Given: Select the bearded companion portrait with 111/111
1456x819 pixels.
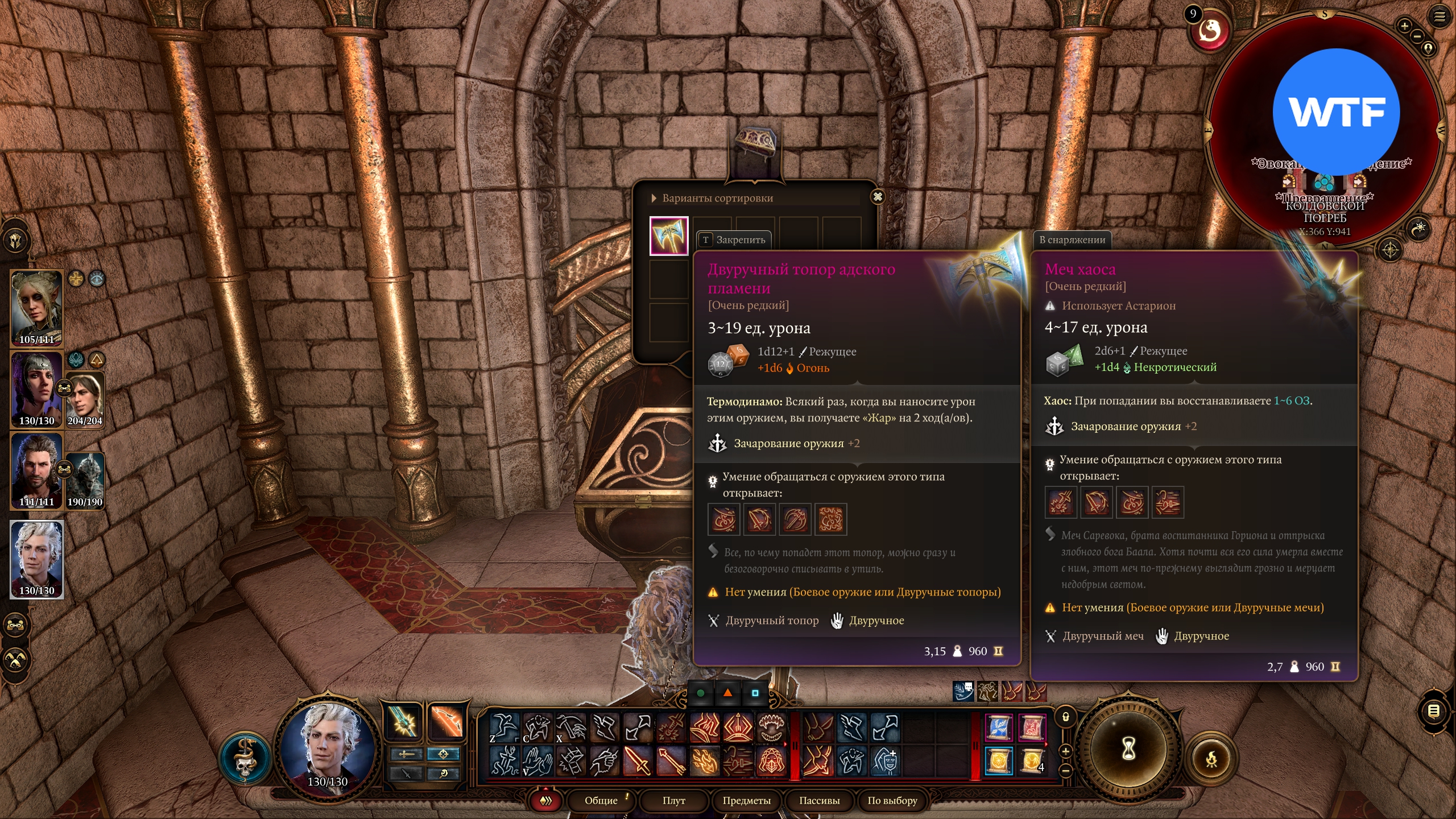Looking at the screenshot, I should (36, 470).
